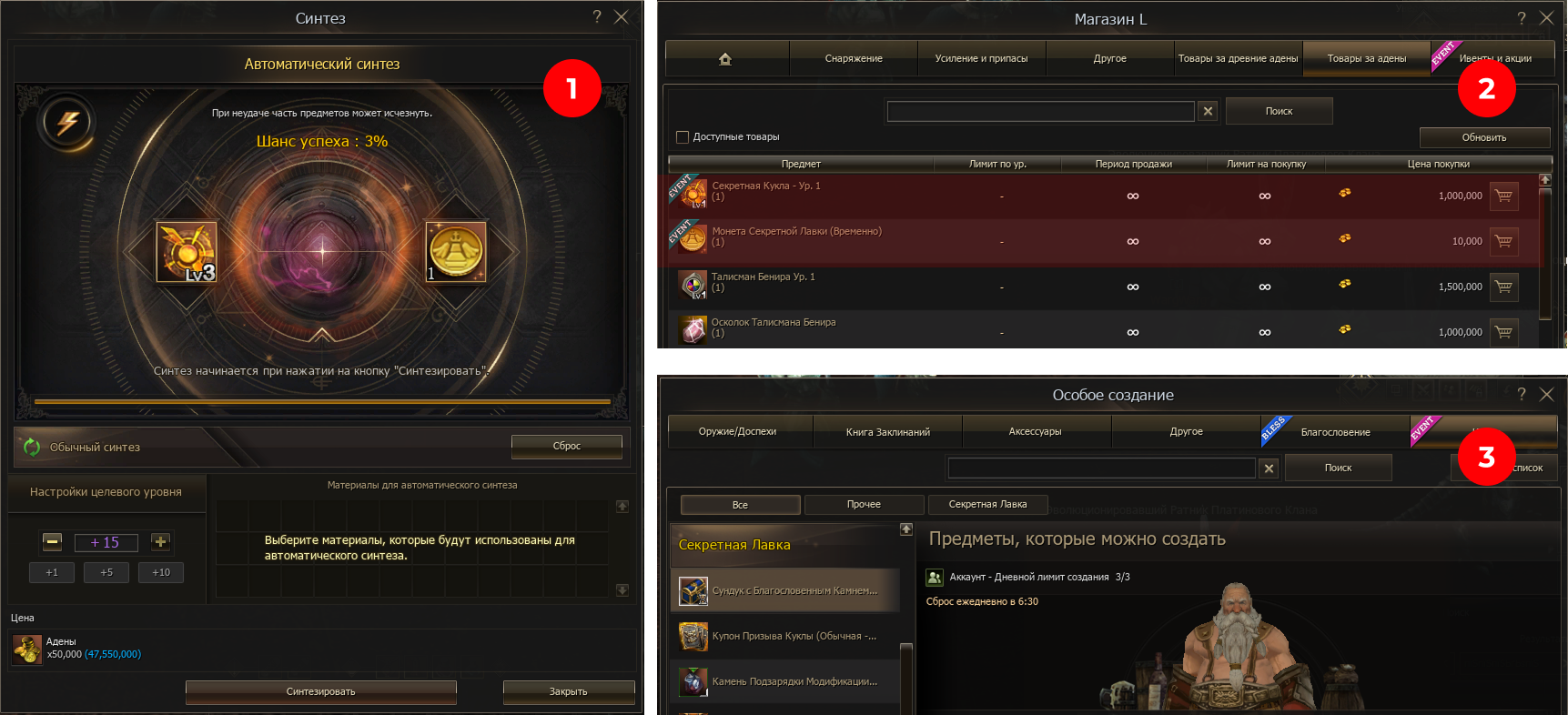Reset synthesis with the Сброс button

[x=566, y=446]
